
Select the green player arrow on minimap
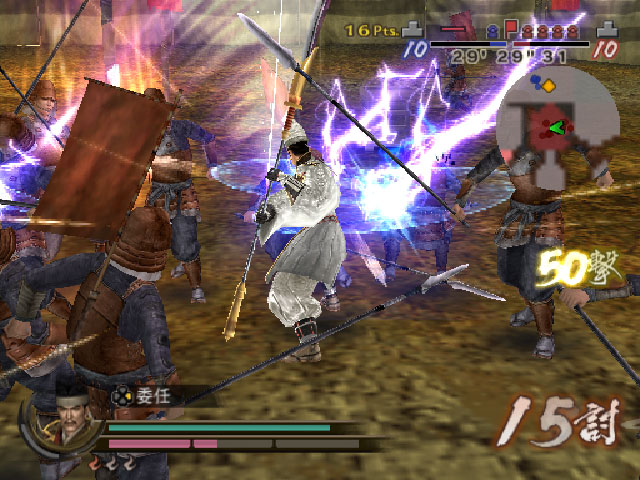point(556,127)
